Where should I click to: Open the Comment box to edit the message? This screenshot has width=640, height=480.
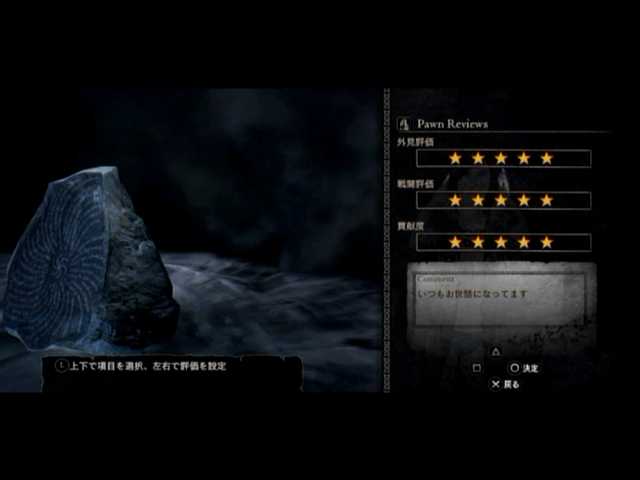click(504, 296)
